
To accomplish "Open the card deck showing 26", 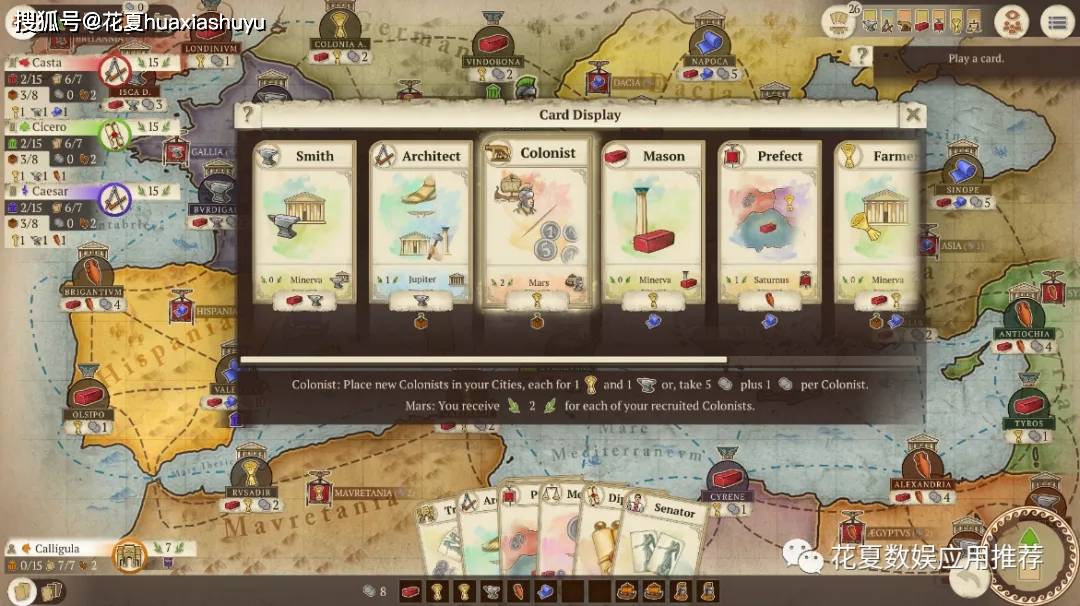I will [838, 22].
